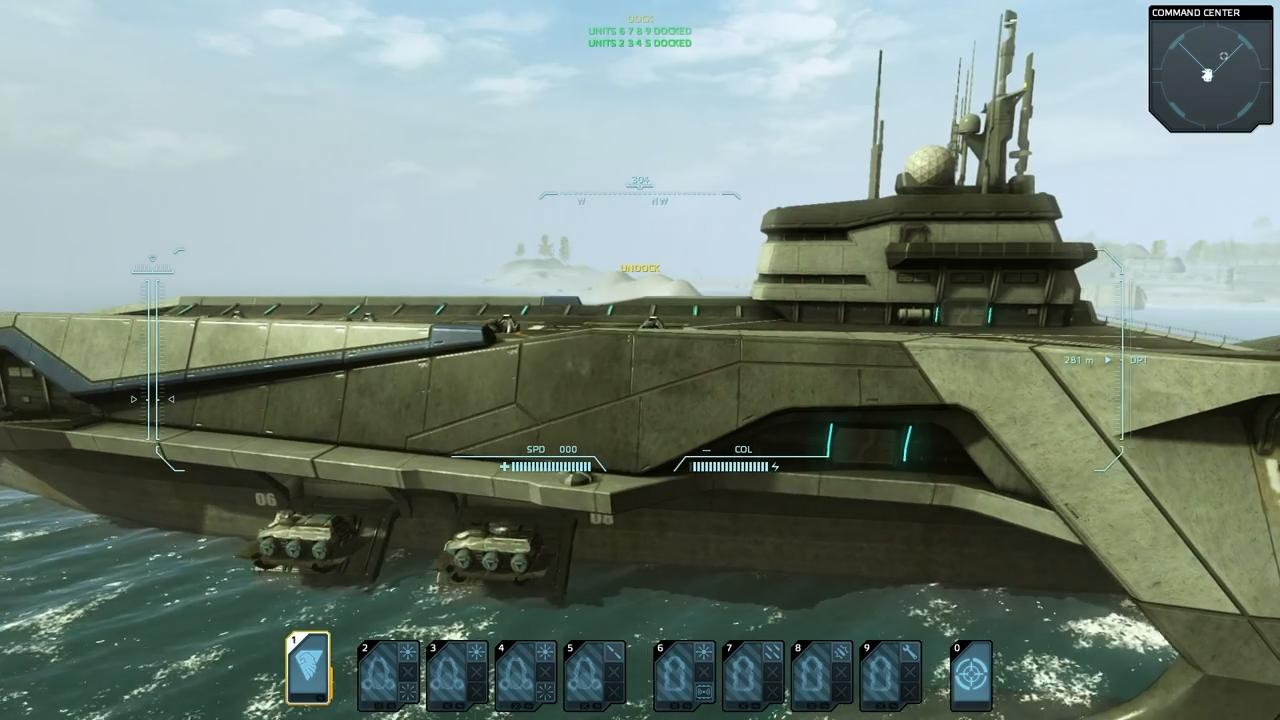The height and width of the screenshot is (720, 1280).
Task: Activate the crosshair targeting slot 0
Action: click(970, 675)
